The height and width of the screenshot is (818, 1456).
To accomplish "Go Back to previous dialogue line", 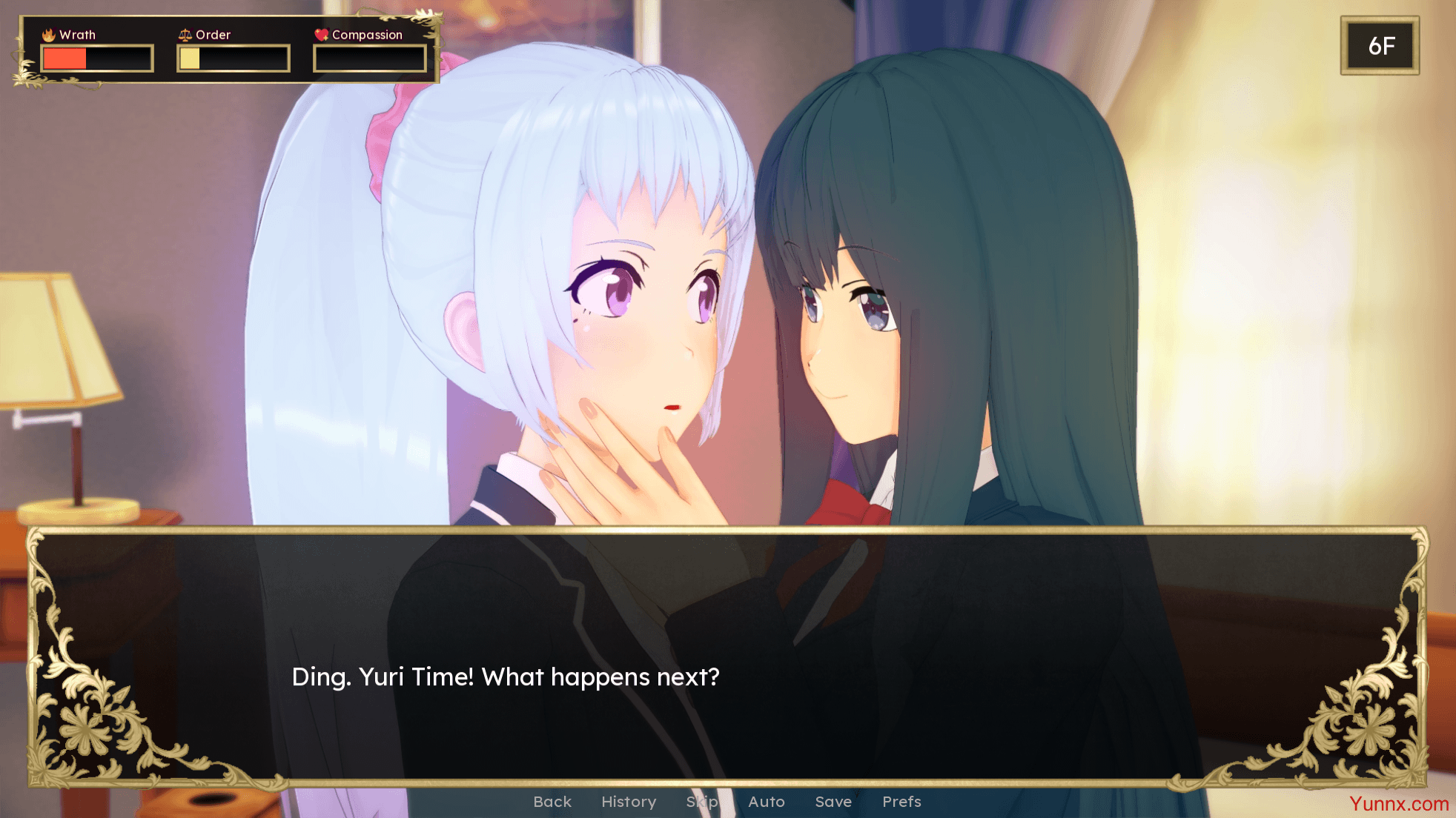I will point(552,802).
